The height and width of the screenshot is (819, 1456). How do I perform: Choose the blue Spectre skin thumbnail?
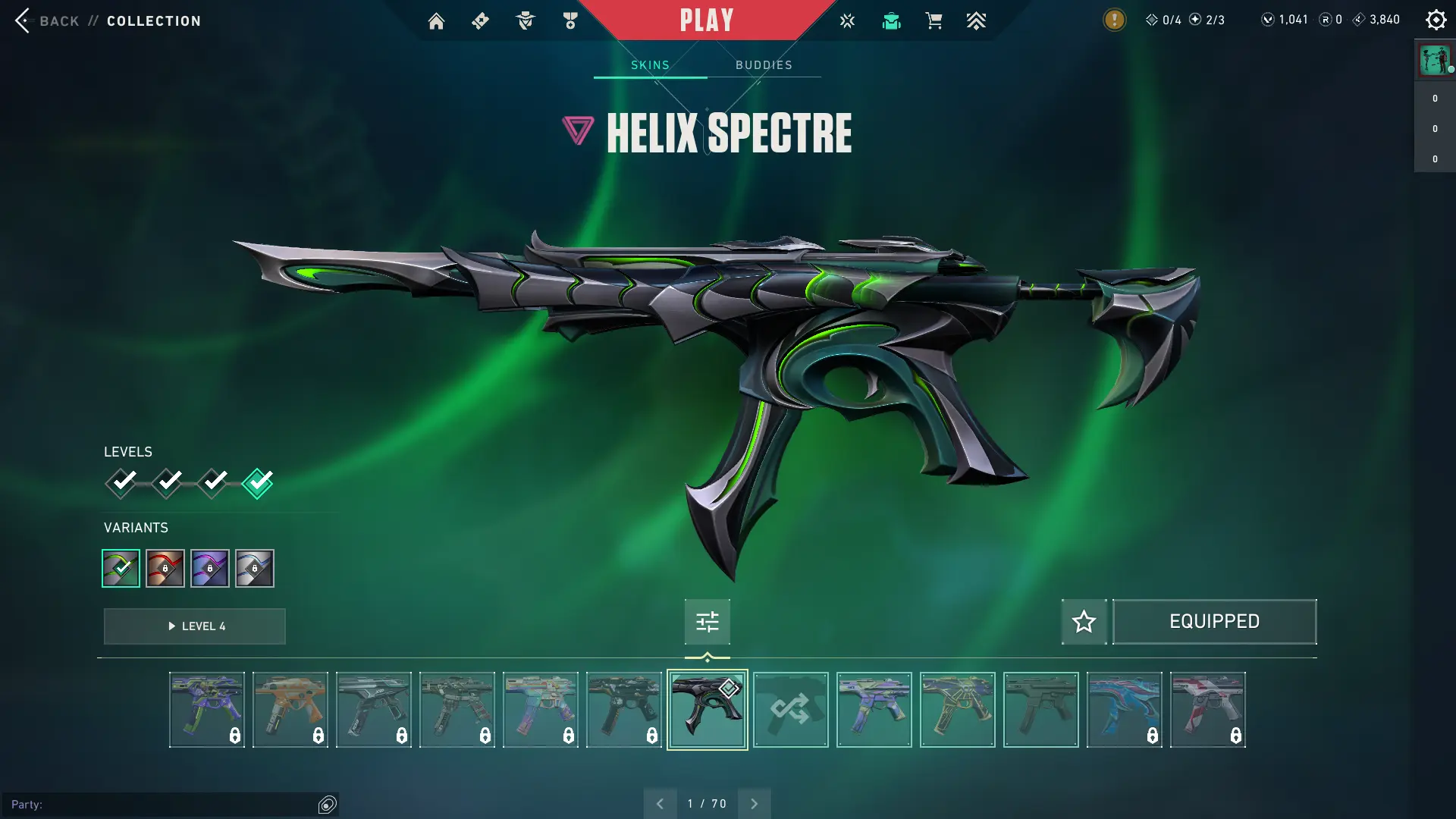pyautogui.click(x=1124, y=710)
